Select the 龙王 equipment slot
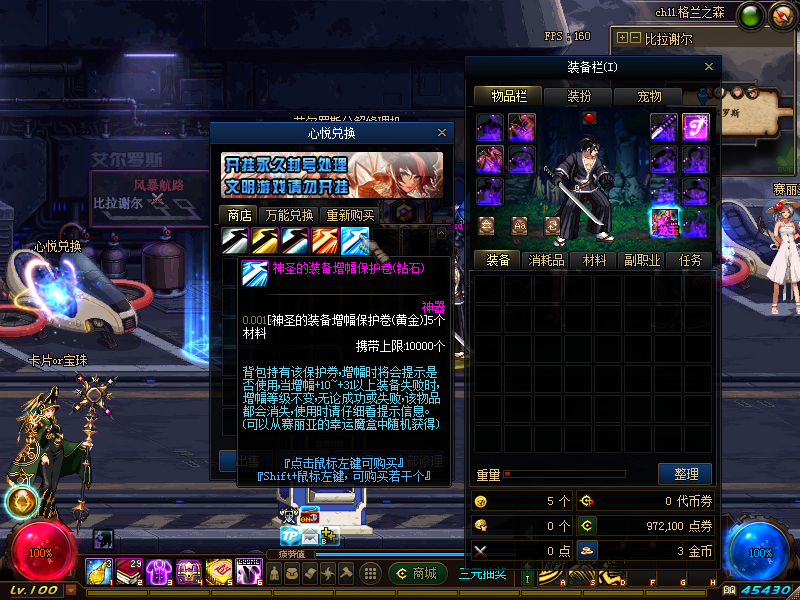 point(666,221)
